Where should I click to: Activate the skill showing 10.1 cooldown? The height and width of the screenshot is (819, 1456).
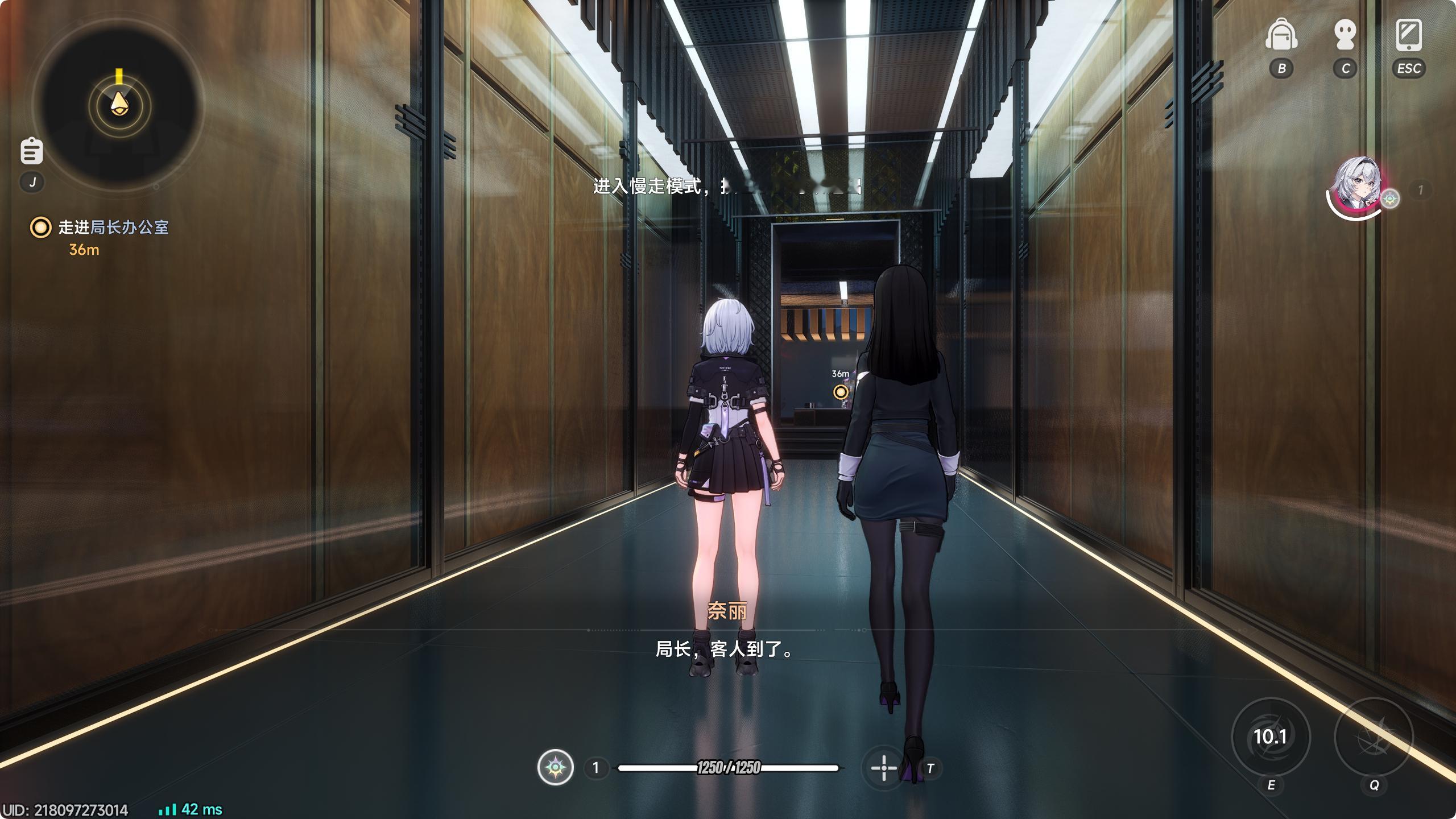point(1271,737)
